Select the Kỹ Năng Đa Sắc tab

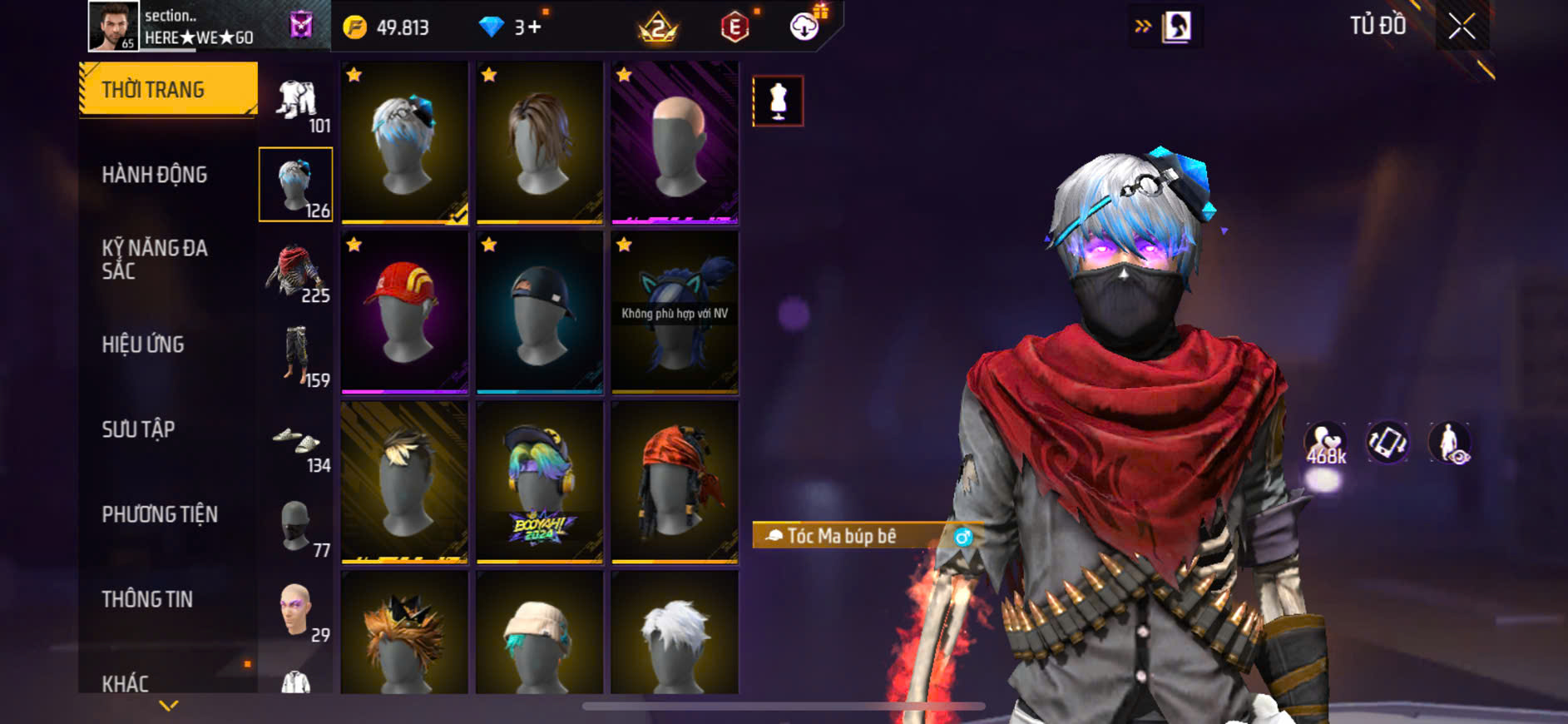coord(155,259)
